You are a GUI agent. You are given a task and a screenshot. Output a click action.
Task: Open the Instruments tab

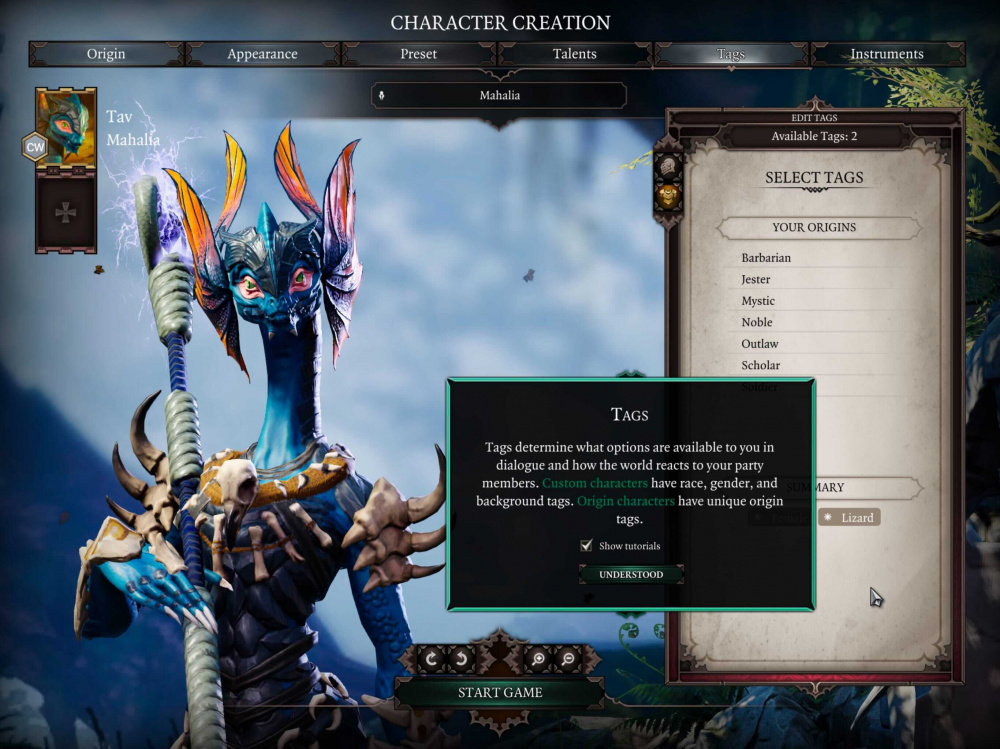(886, 54)
